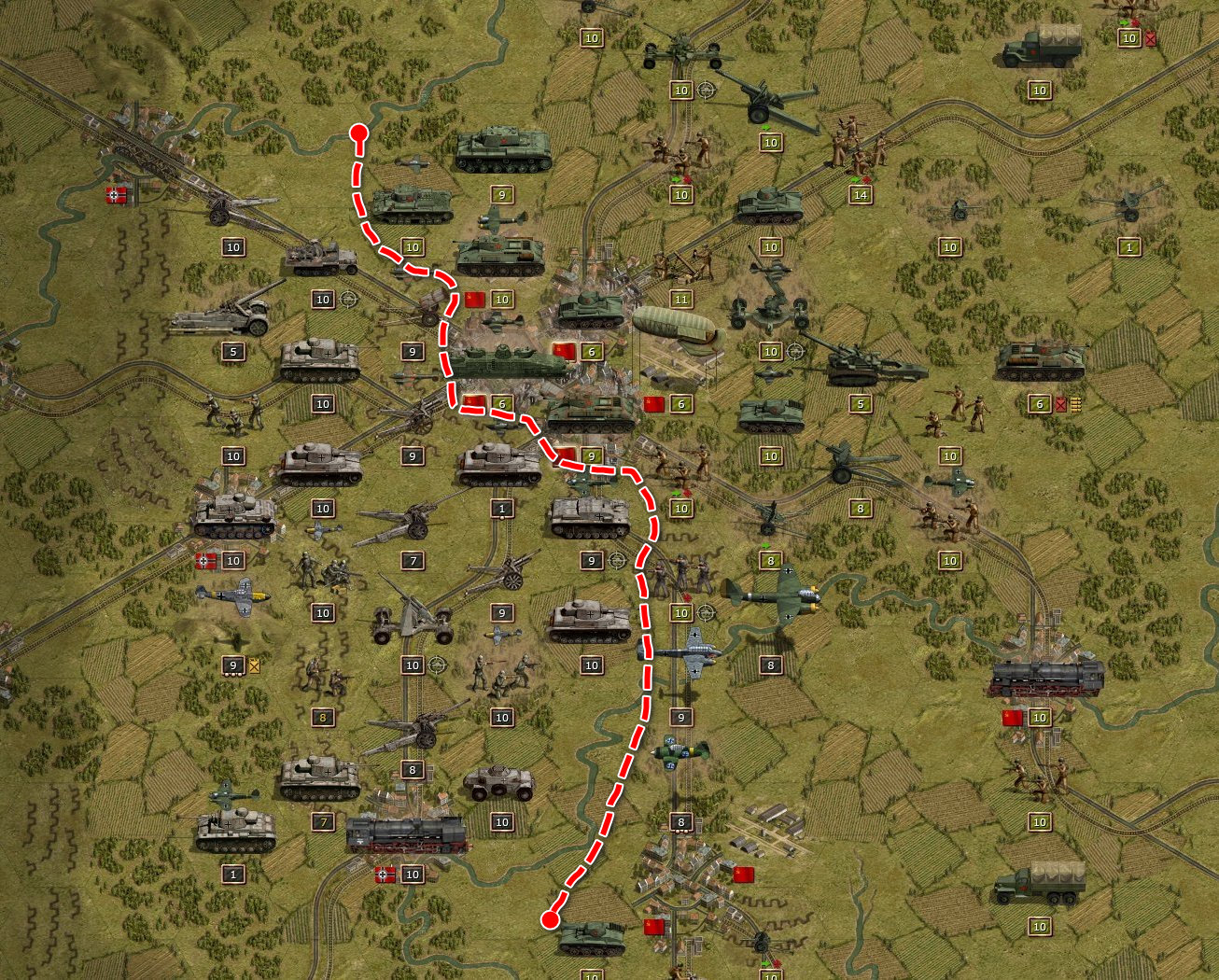Select the KV-1 heavy tank near the top

pos(502,152)
